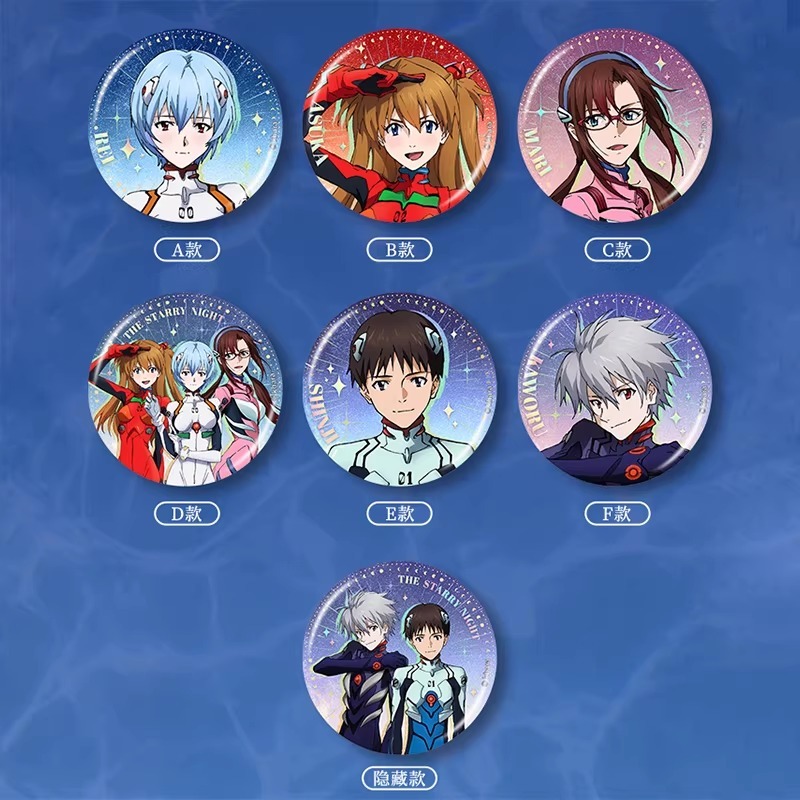Image resolution: width=800 pixels, height=800 pixels.
Task: Choose the E款 label
Action: tap(400, 514)
